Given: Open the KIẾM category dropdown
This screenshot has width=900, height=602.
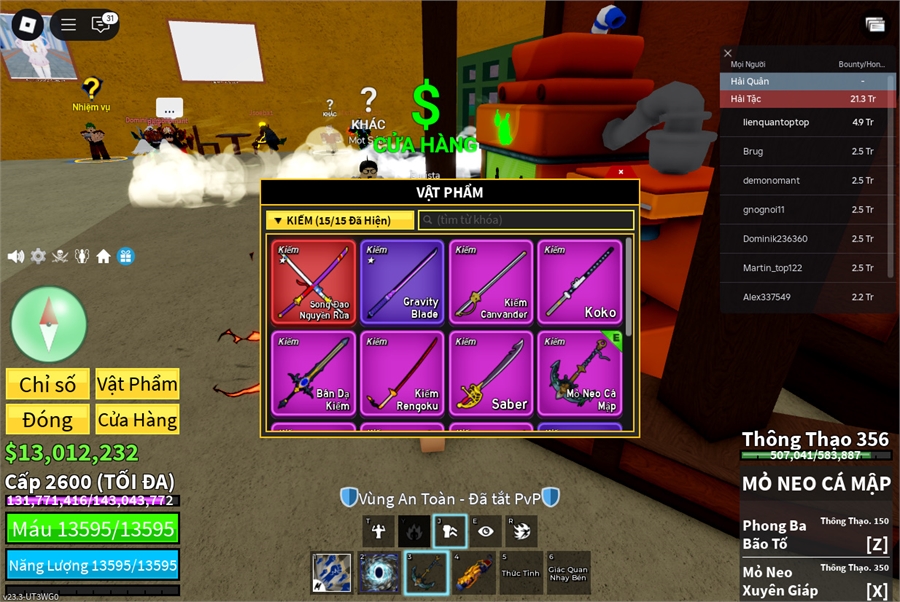Looking at the screenshot, I should [x=340, y=220].
